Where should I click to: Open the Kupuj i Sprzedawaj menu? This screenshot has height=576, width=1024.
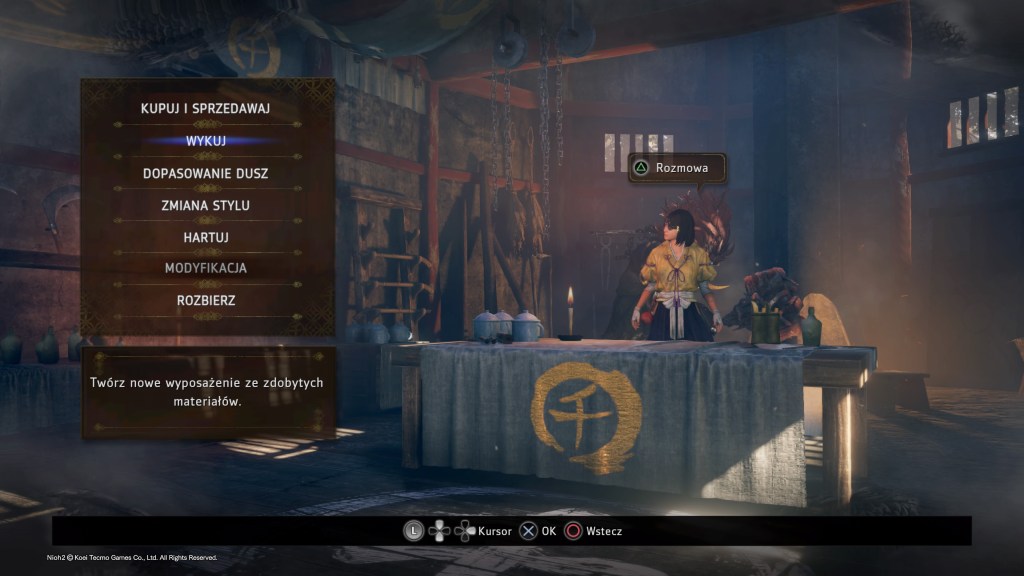coord(206,108)
